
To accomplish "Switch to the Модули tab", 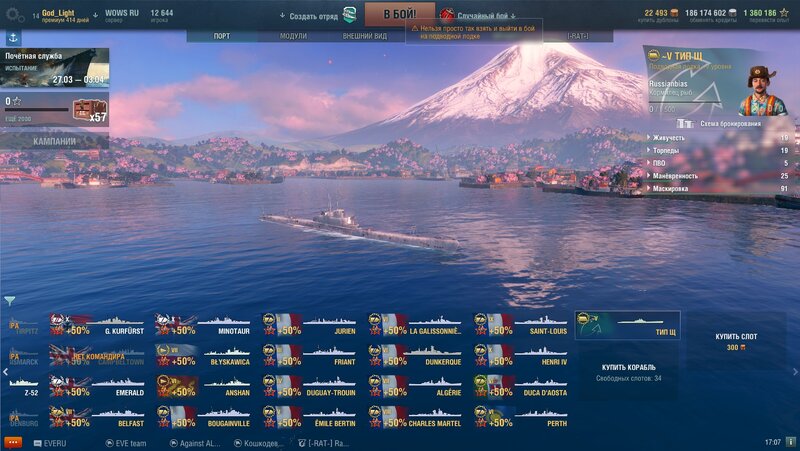I will point(293,36).
